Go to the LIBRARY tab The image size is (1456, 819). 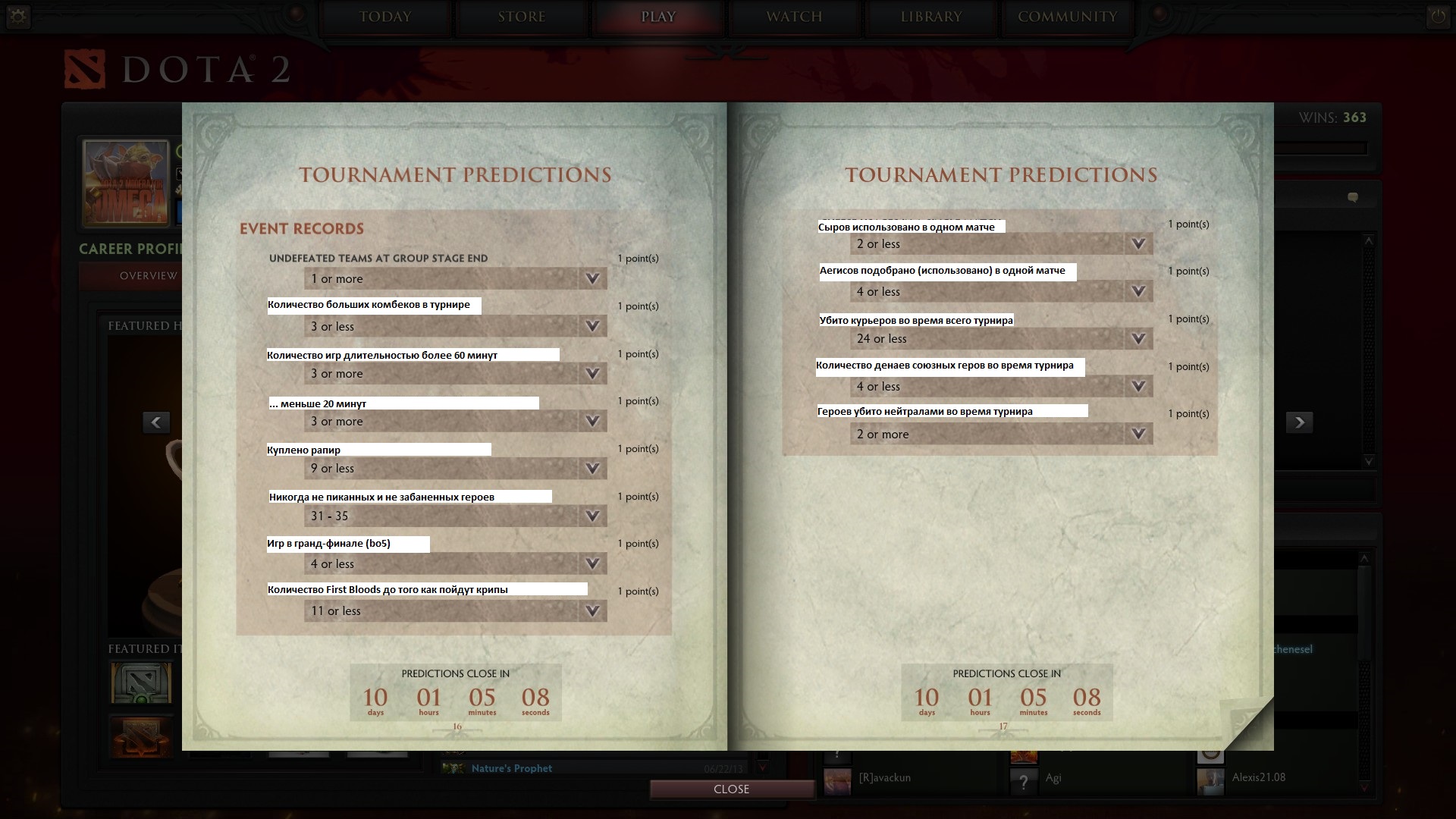[x=930, y=17]
